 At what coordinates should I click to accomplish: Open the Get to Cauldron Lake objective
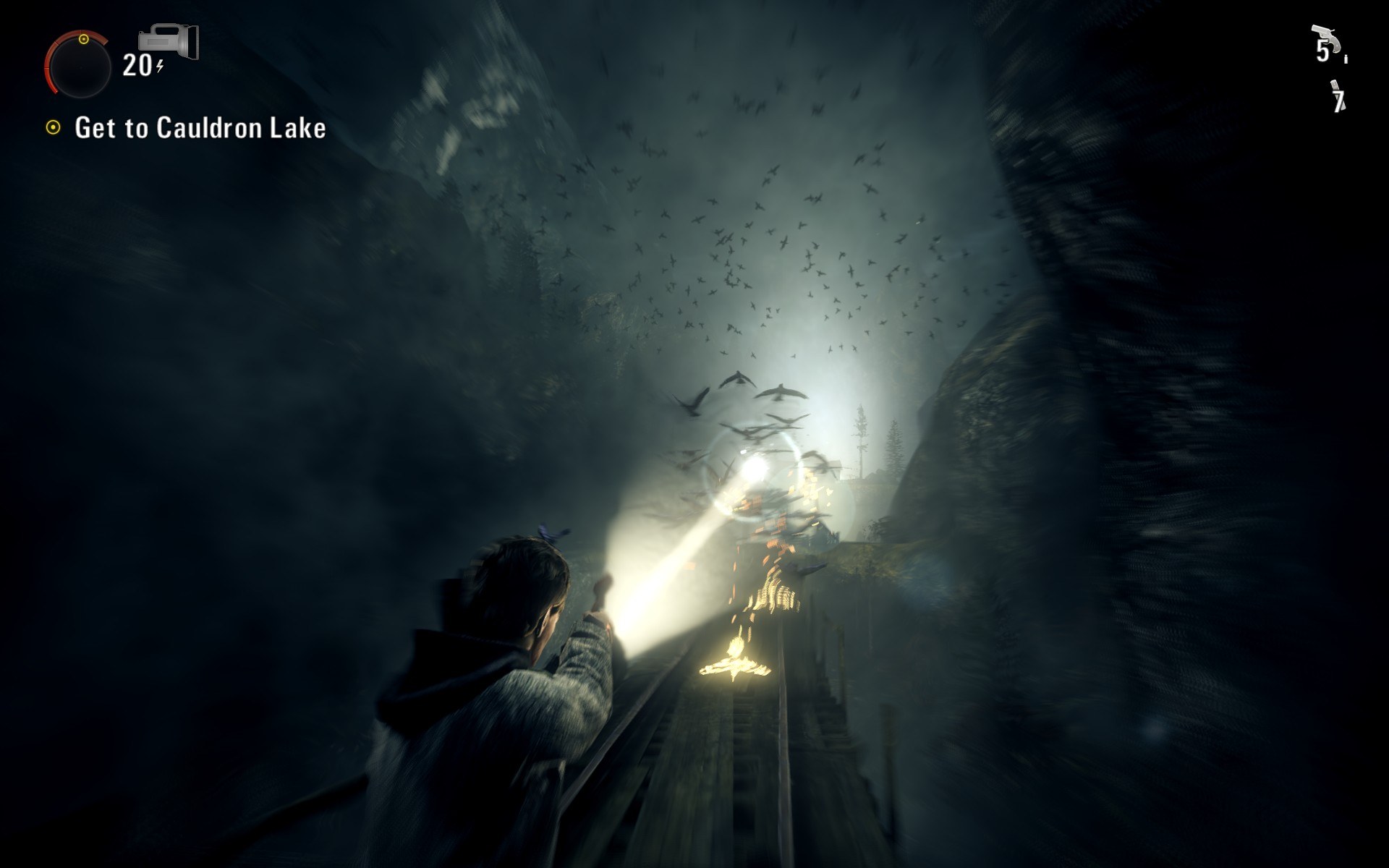(200, 128)
